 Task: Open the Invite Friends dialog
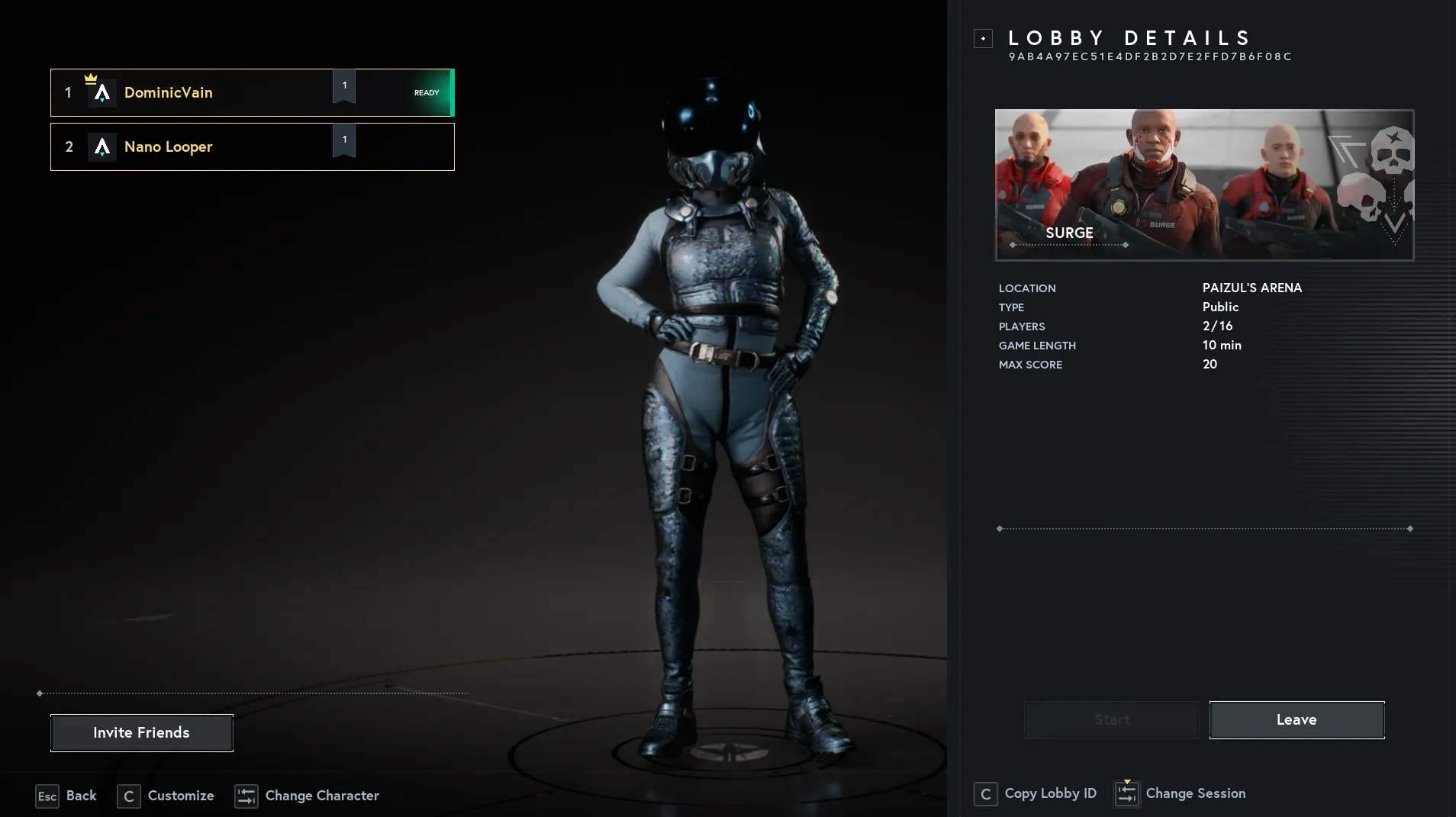[142, 732]
